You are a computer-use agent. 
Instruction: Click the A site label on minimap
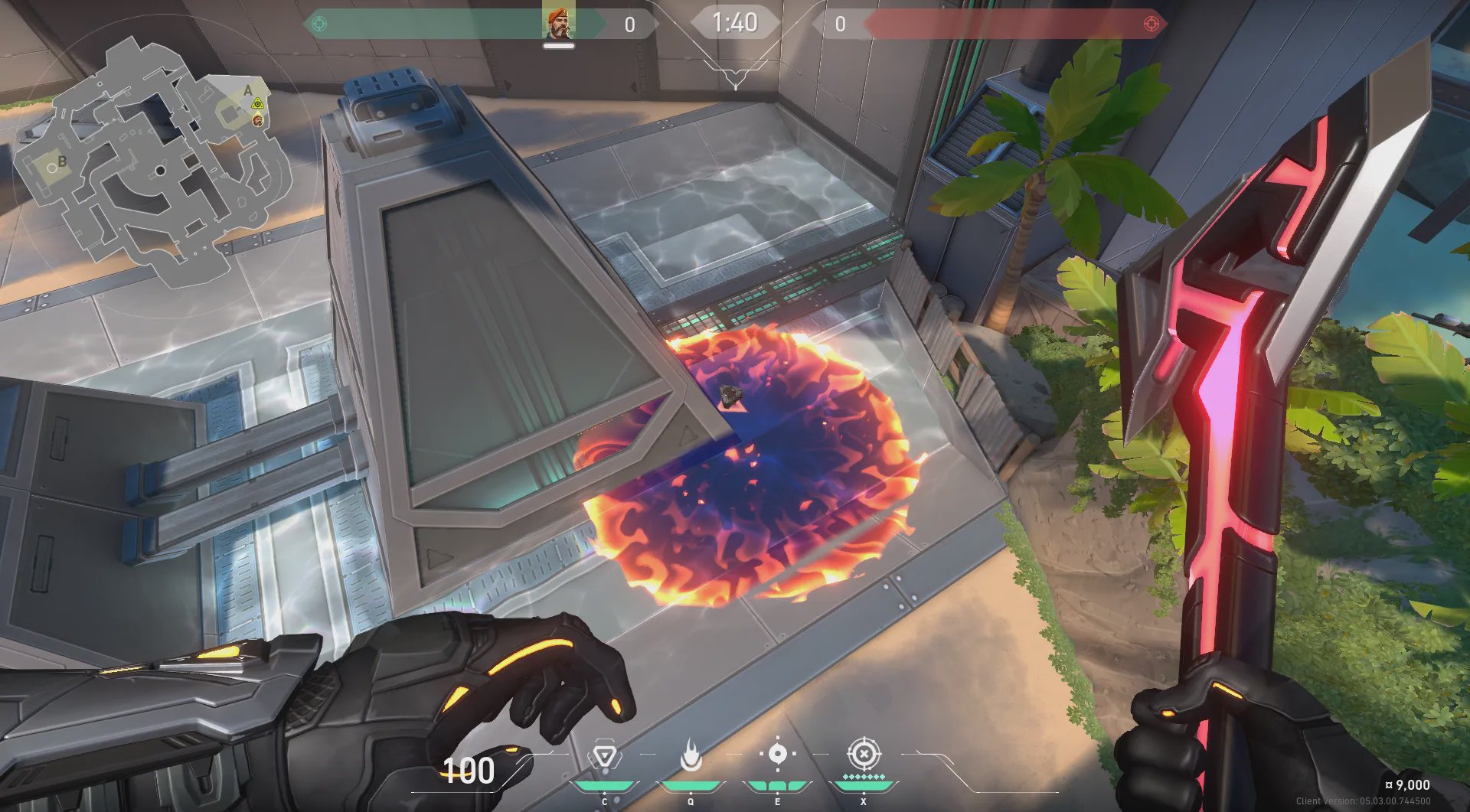coord(247,90)
